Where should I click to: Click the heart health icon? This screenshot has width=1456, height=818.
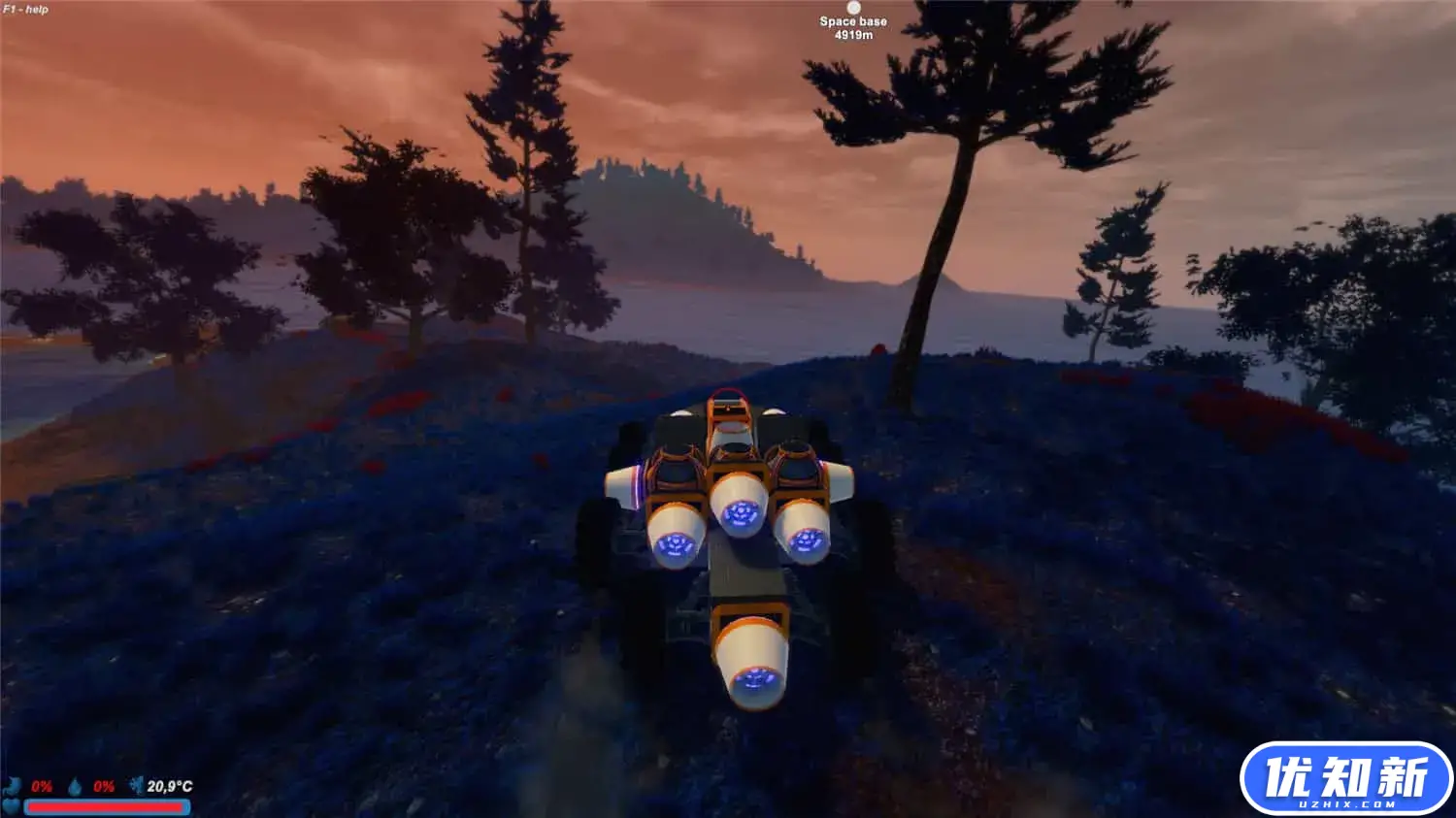pyautogui.click(x=11, y=806)
